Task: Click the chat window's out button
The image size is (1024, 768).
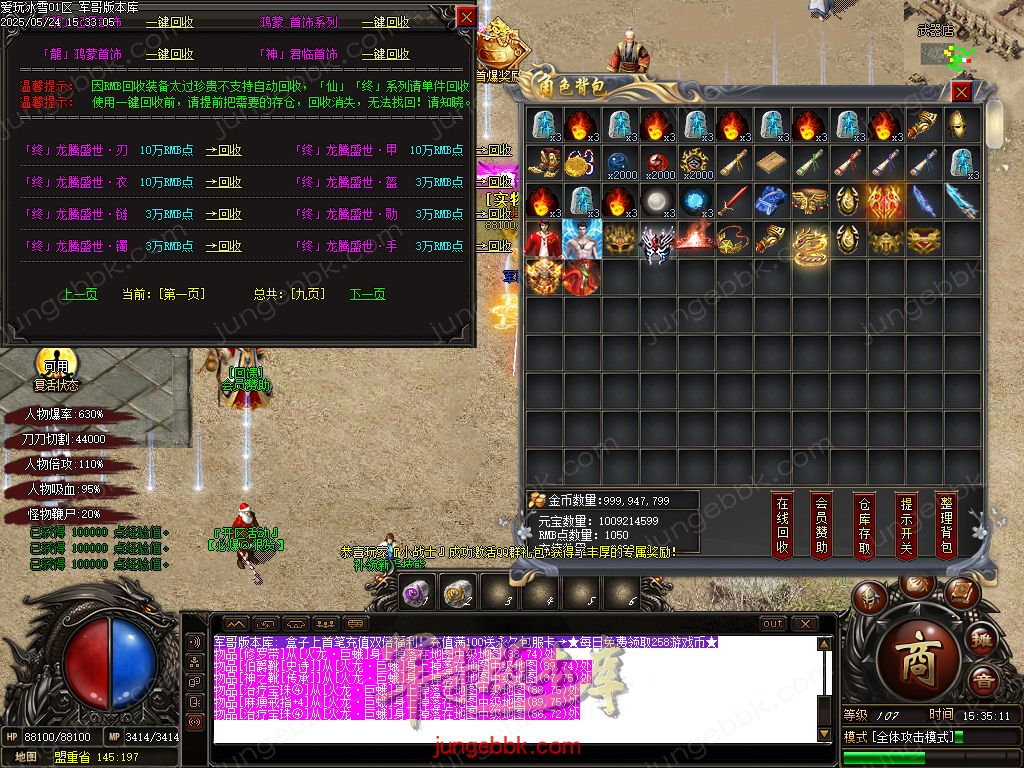Action: [773, 624]
